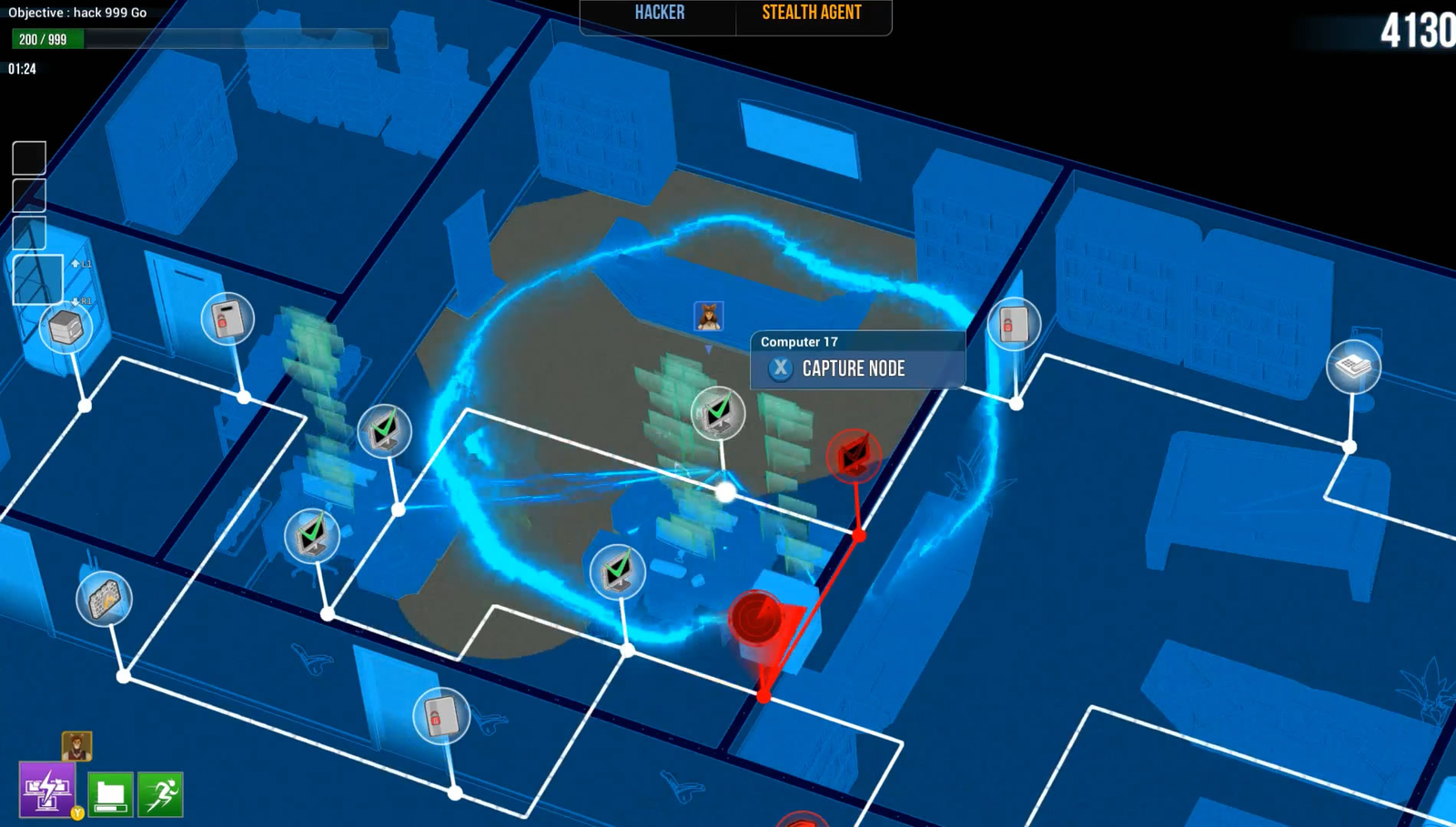The image size is (1456, 827).
Task: Select the STEALTH AGENT tab
Action: pos(811,13)
